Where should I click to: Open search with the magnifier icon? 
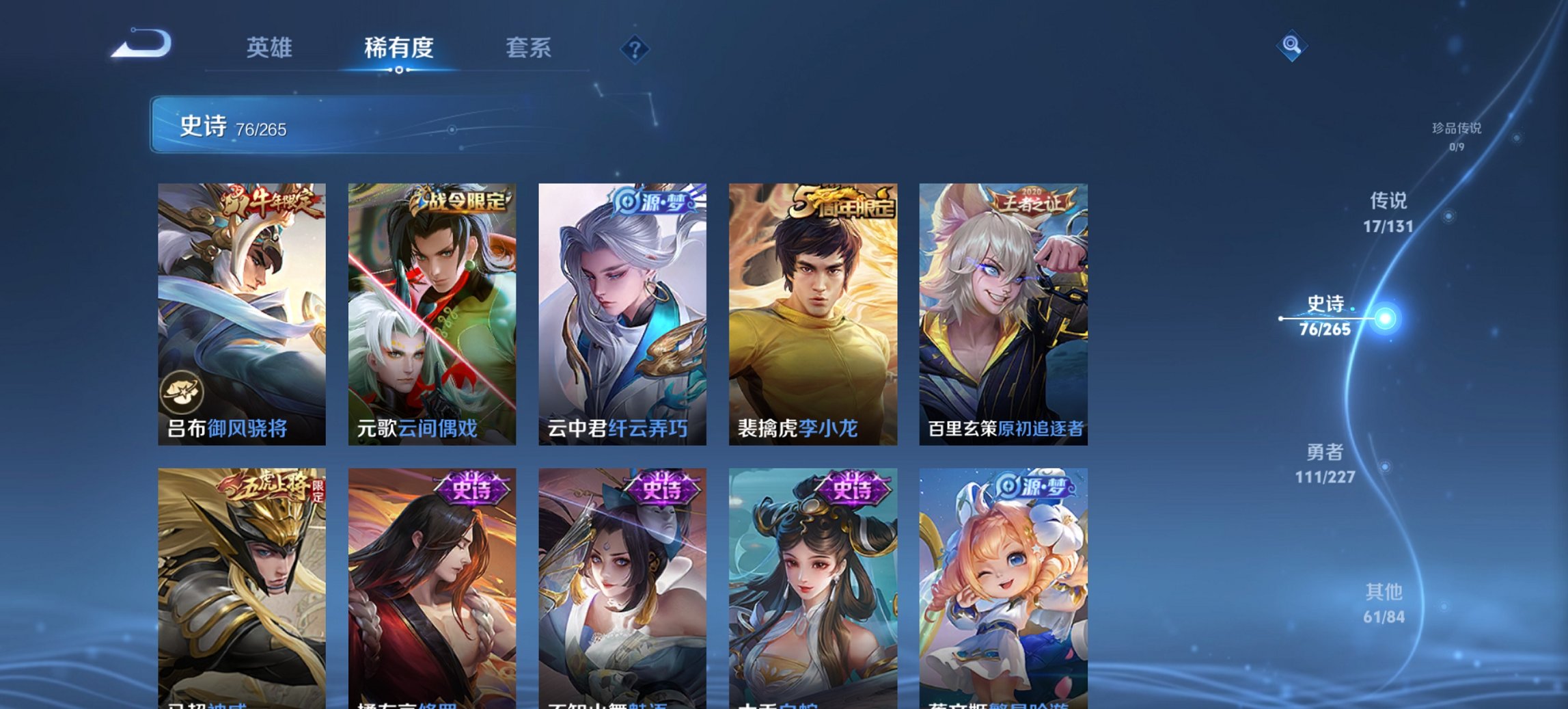[x=1290, y=47]
